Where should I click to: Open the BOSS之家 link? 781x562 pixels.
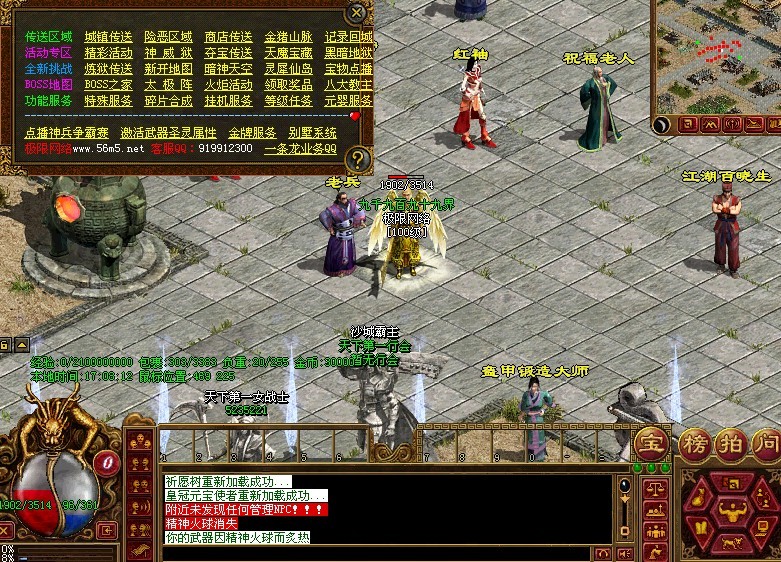(108, 85)
